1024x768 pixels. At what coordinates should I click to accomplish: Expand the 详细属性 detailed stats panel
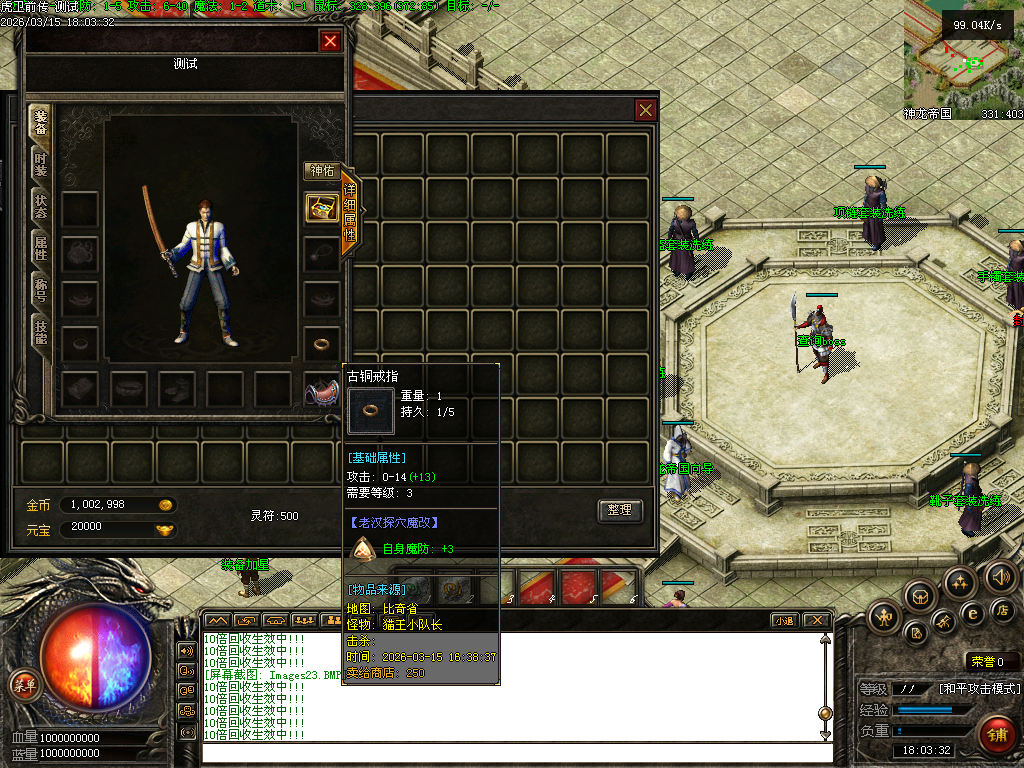coord(350,210)
